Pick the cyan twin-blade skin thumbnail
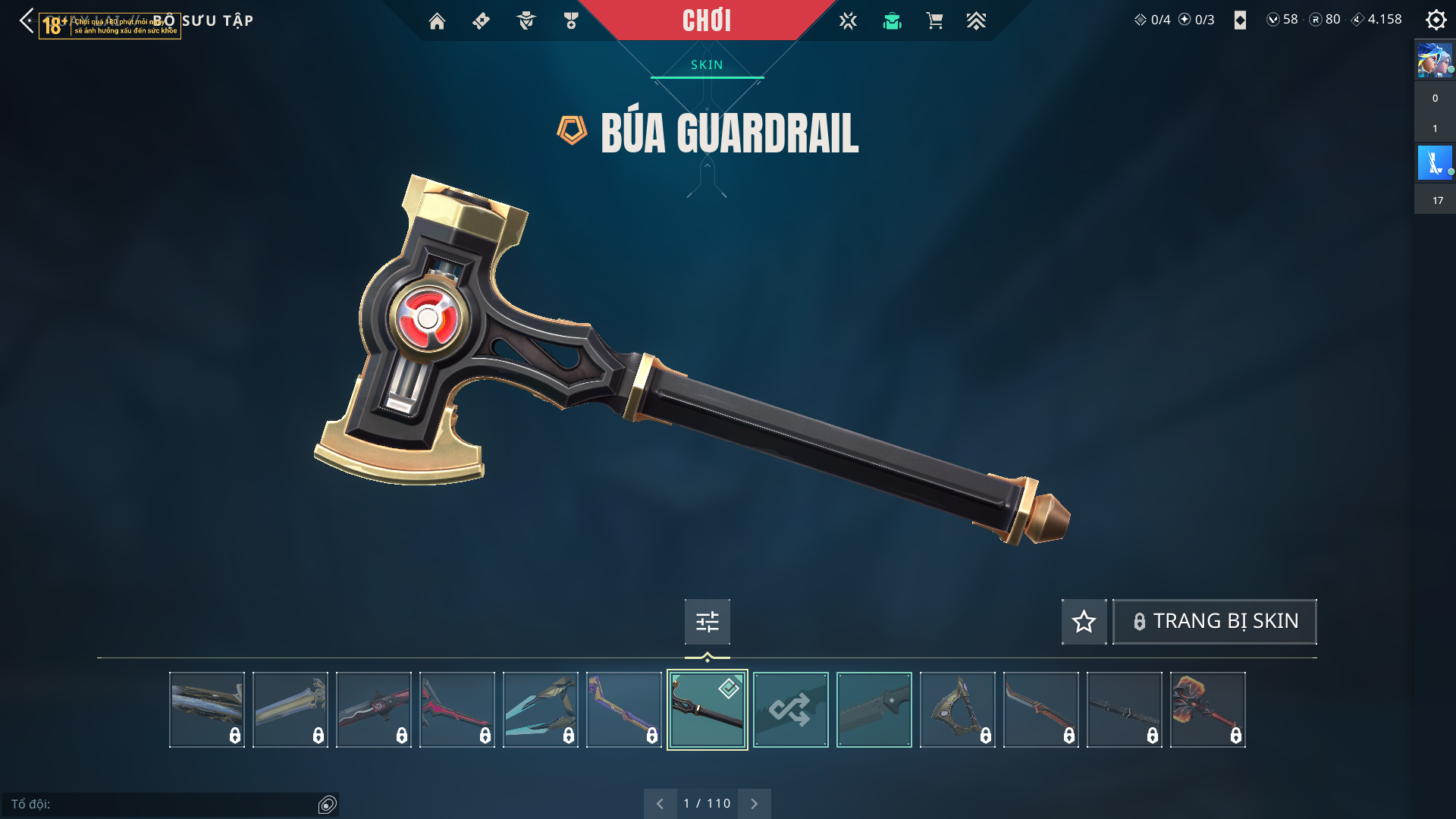This screenshot has width=1456, height=819. pyautogui.click(x=540, y=710)
